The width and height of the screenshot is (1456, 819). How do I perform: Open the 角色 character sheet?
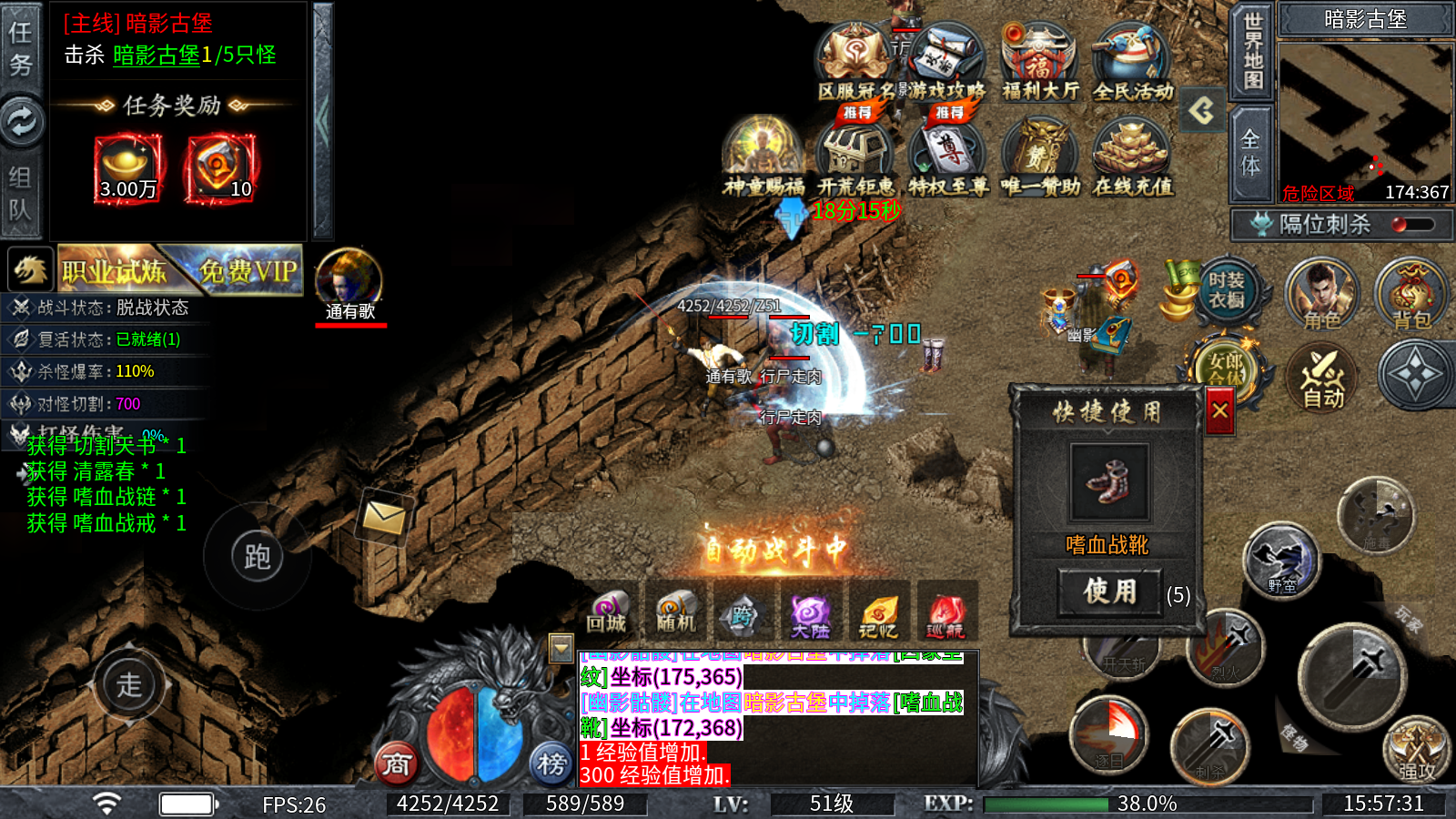(1321, 293)
